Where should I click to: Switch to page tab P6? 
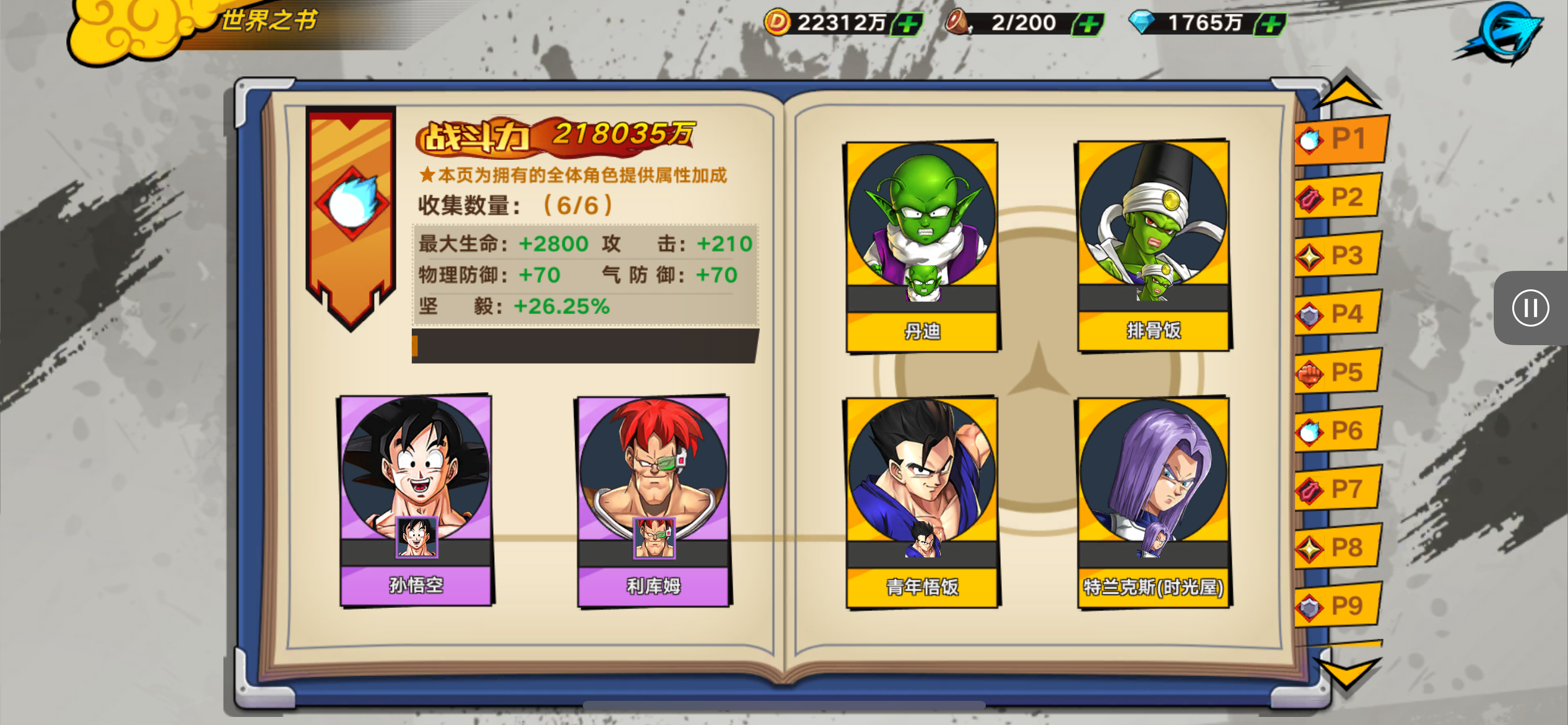tap(1339, 431)
